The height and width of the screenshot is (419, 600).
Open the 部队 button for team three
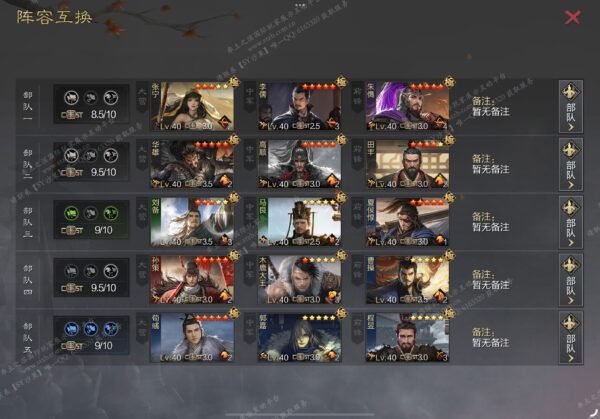coord(571,223)
